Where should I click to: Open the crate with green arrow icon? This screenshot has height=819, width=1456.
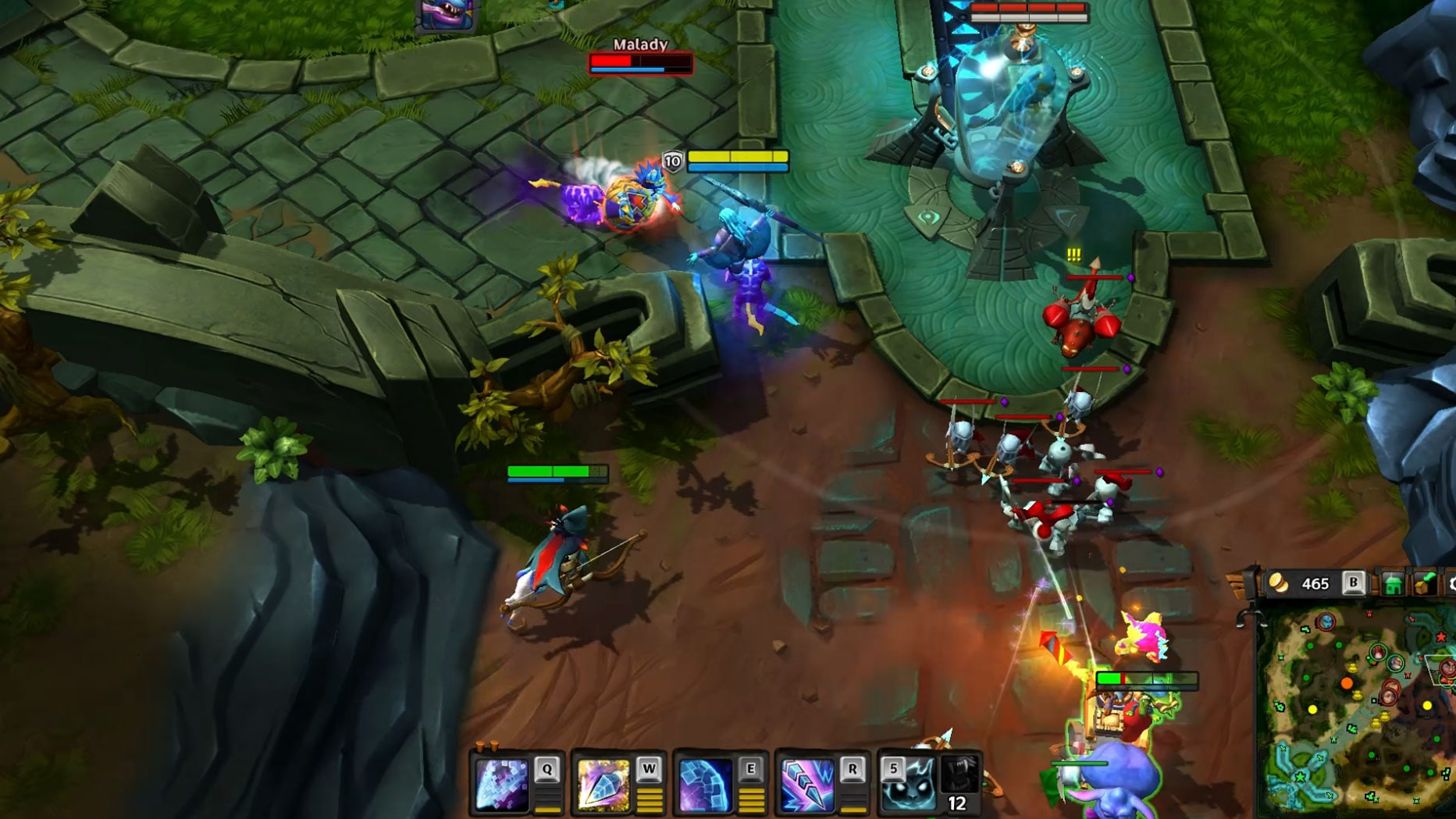1425,584
